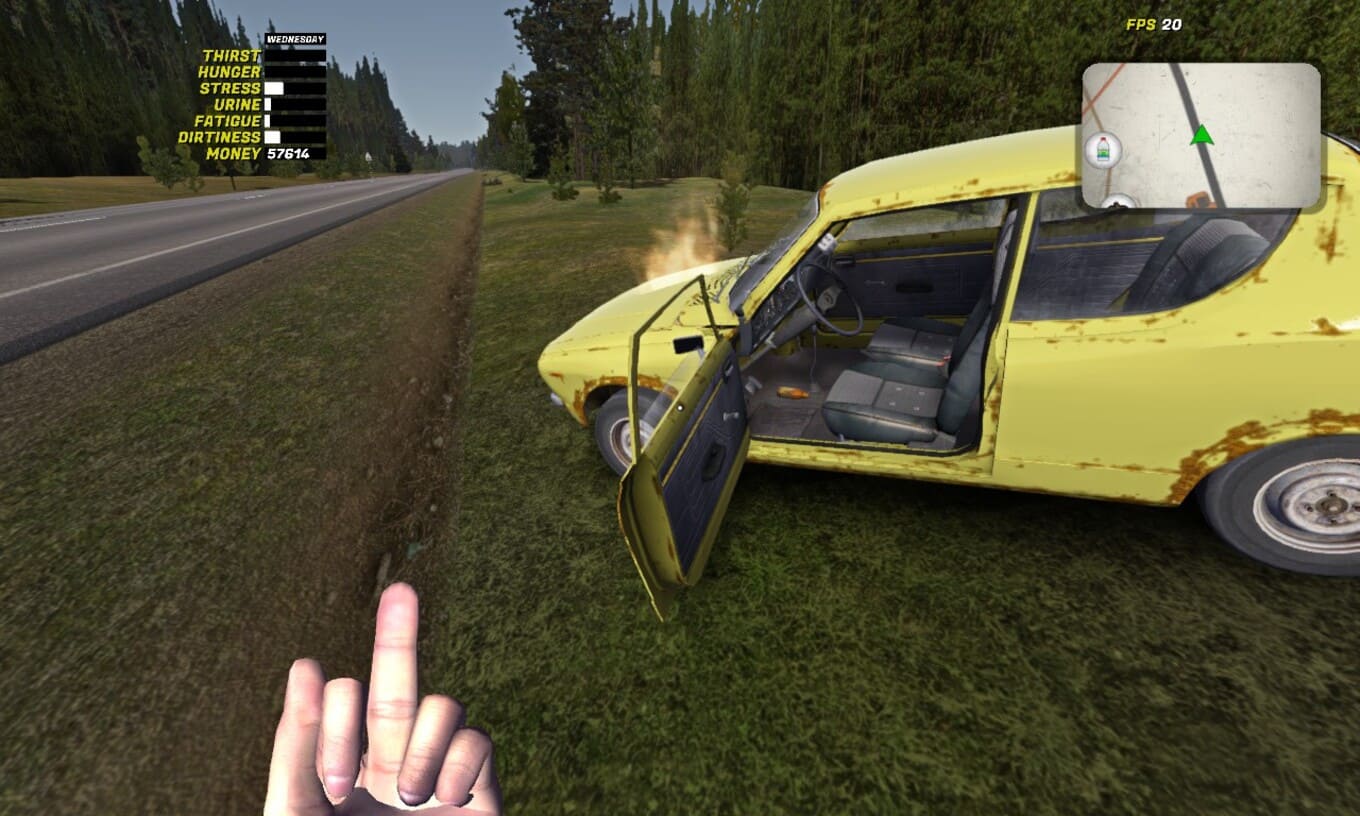Viewport: 1360px width, 816px height.
Task: Select the bottle marker on the minimap
Action: (x=1102, y=151)
